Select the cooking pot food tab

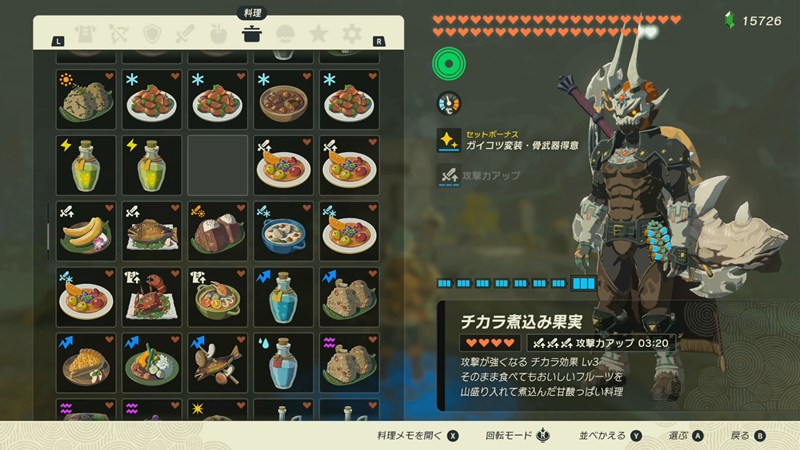(252, 35)
